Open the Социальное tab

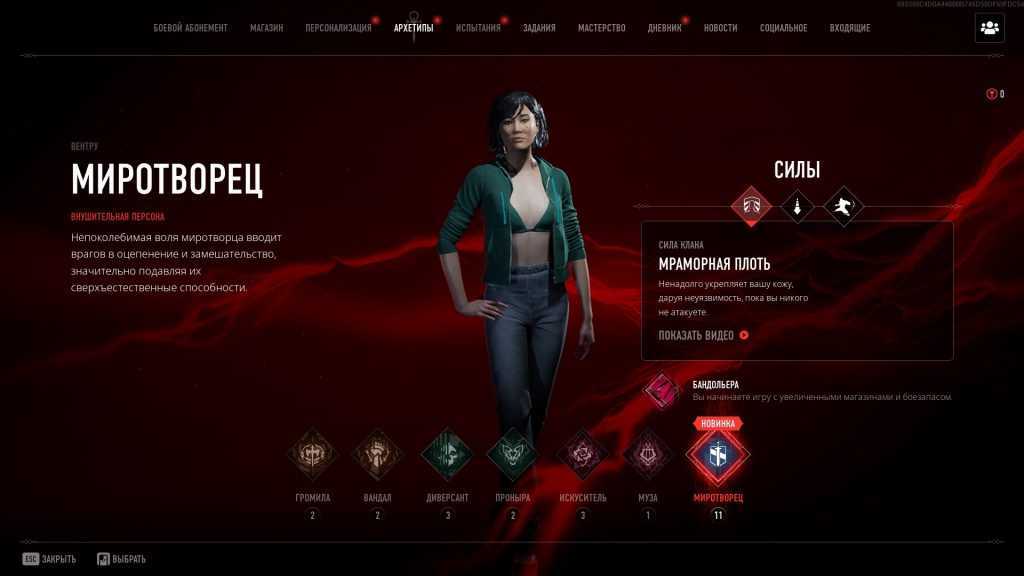click(x=783, y=28)
